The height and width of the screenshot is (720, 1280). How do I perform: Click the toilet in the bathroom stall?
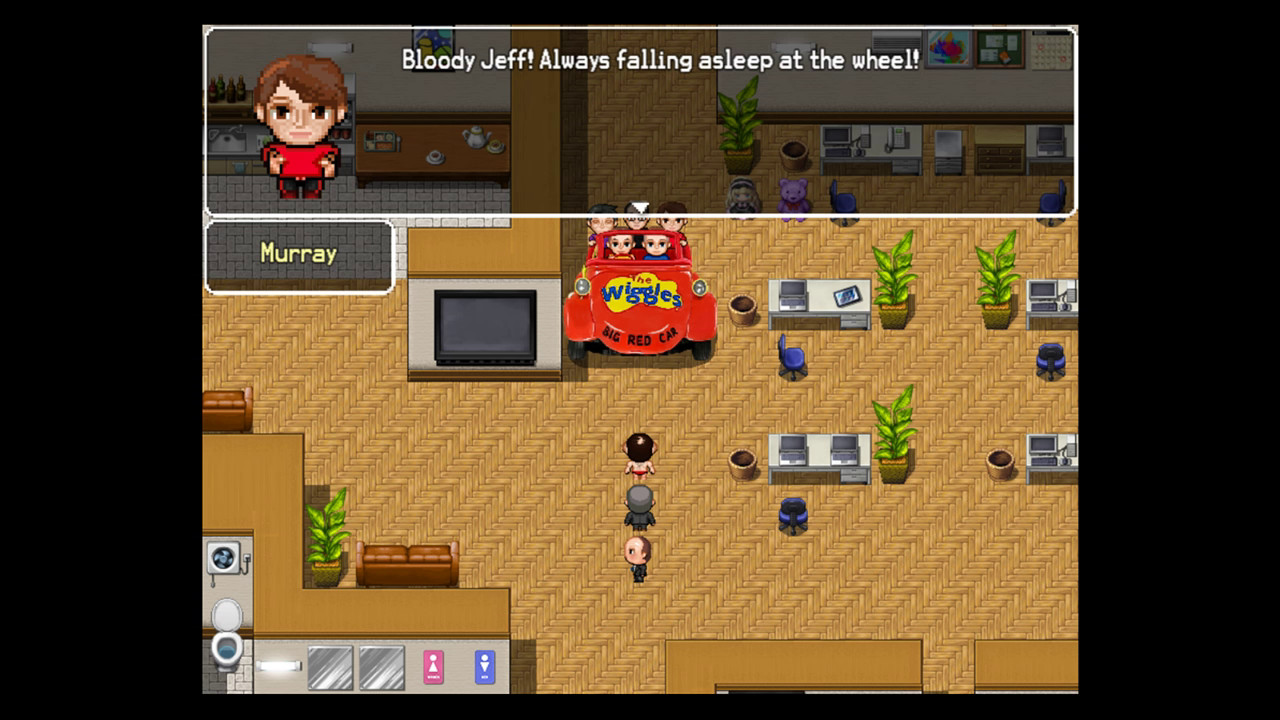point(225,648)
